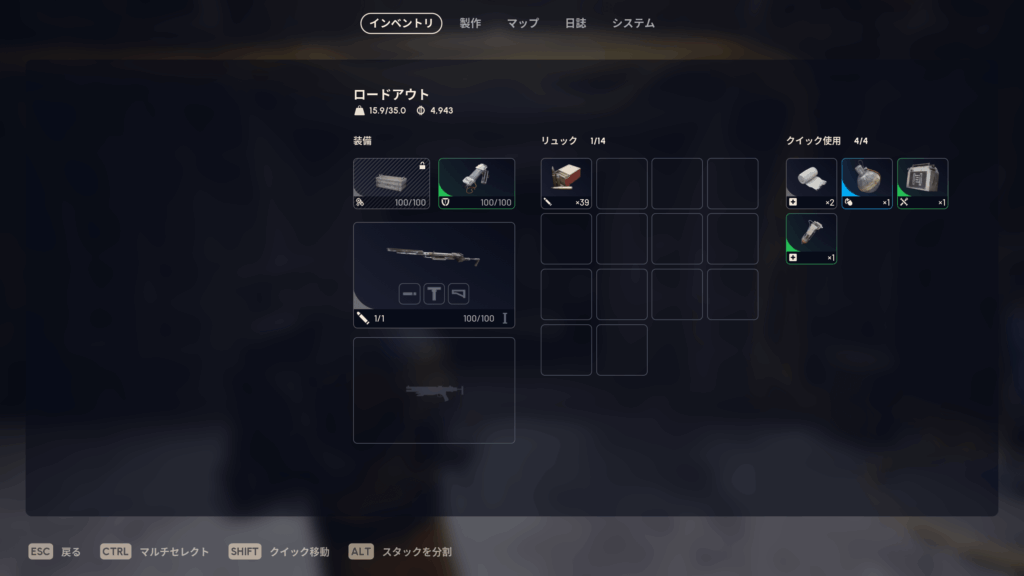Select the equipped primary rifle slot
The width and height of the screenshot is (1024, 576).
coord(433,259)
